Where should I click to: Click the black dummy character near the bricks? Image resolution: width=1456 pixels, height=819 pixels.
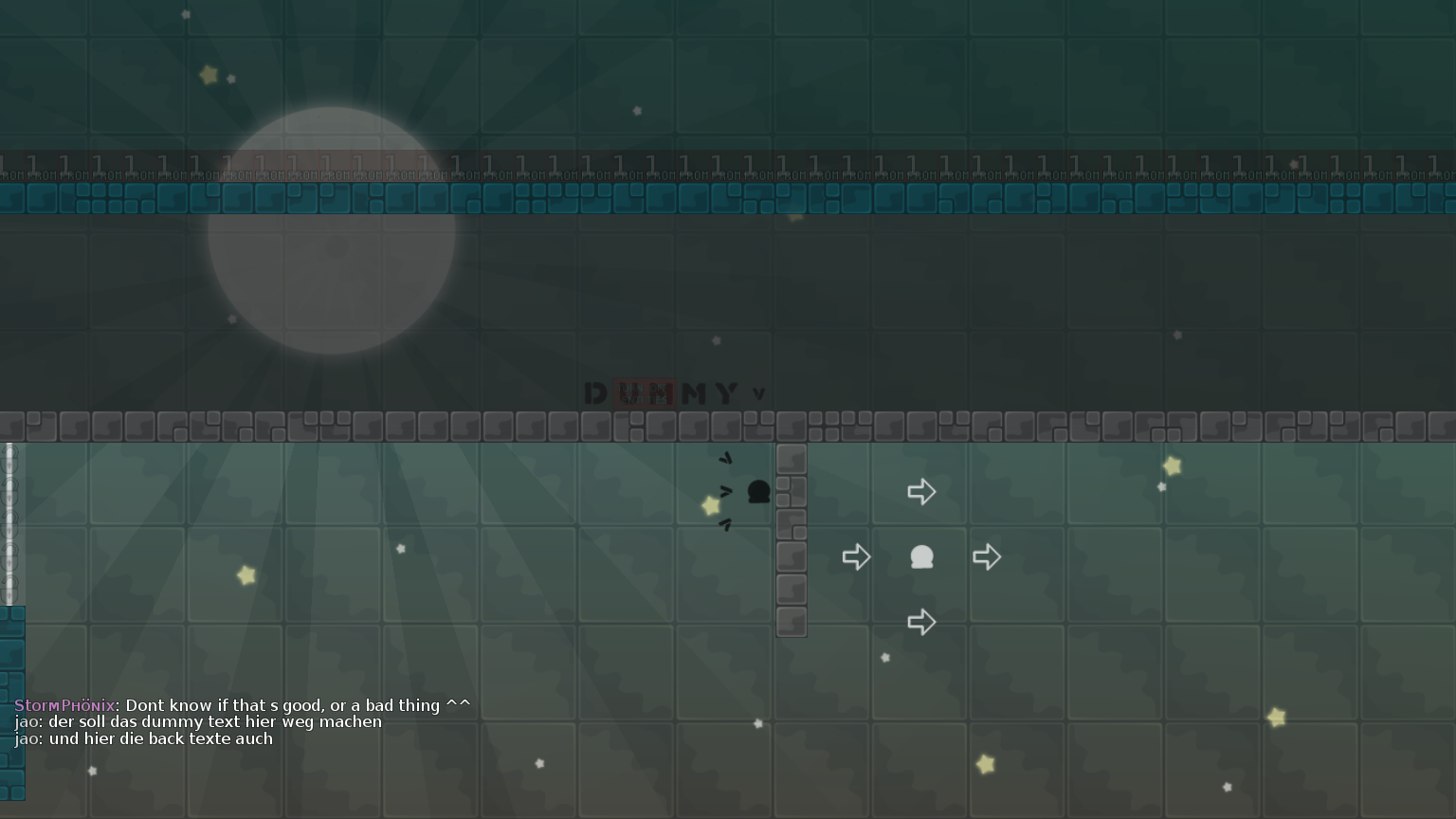[757, 493]
